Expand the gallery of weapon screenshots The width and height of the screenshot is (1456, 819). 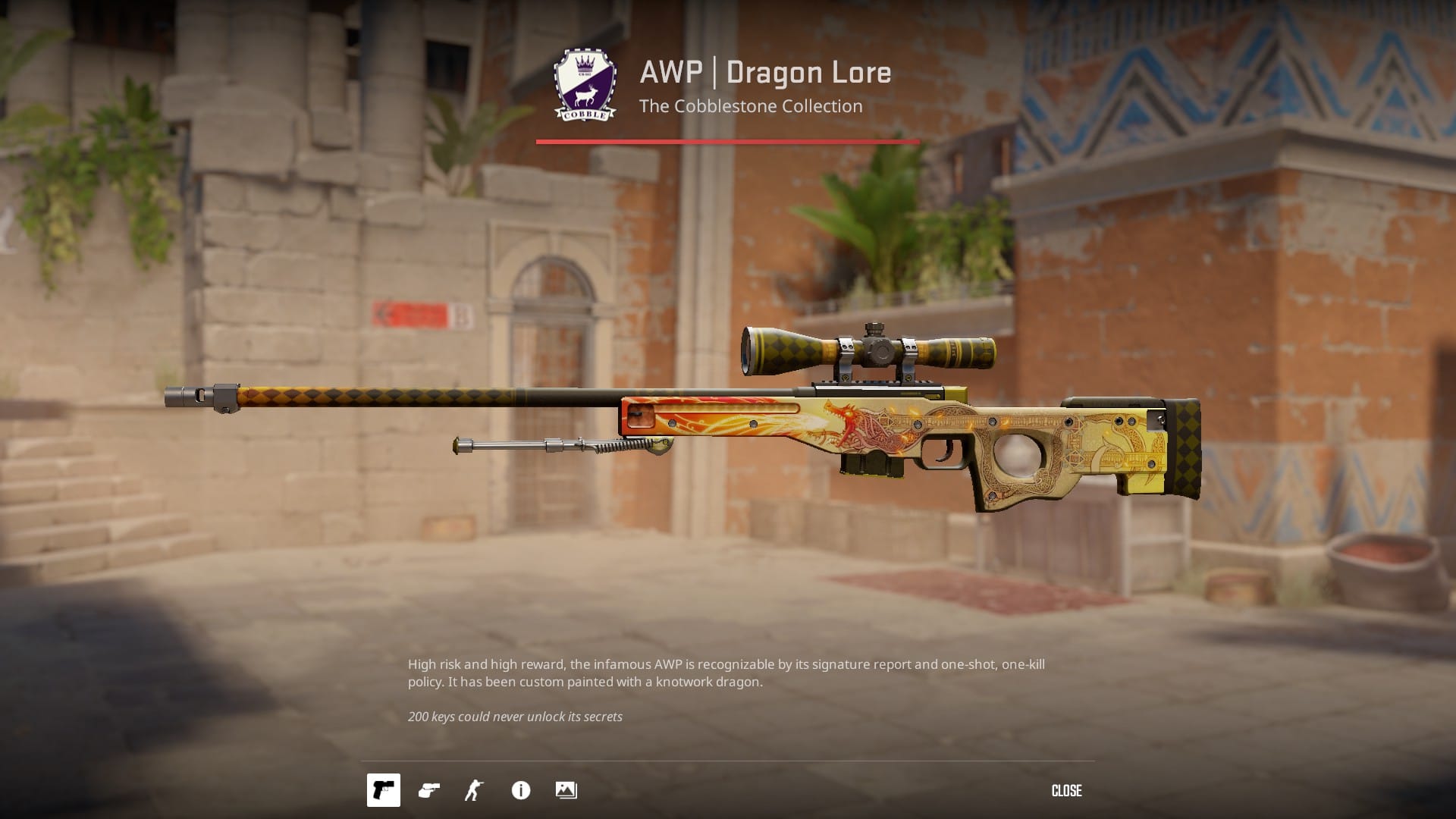click(566, 790)
